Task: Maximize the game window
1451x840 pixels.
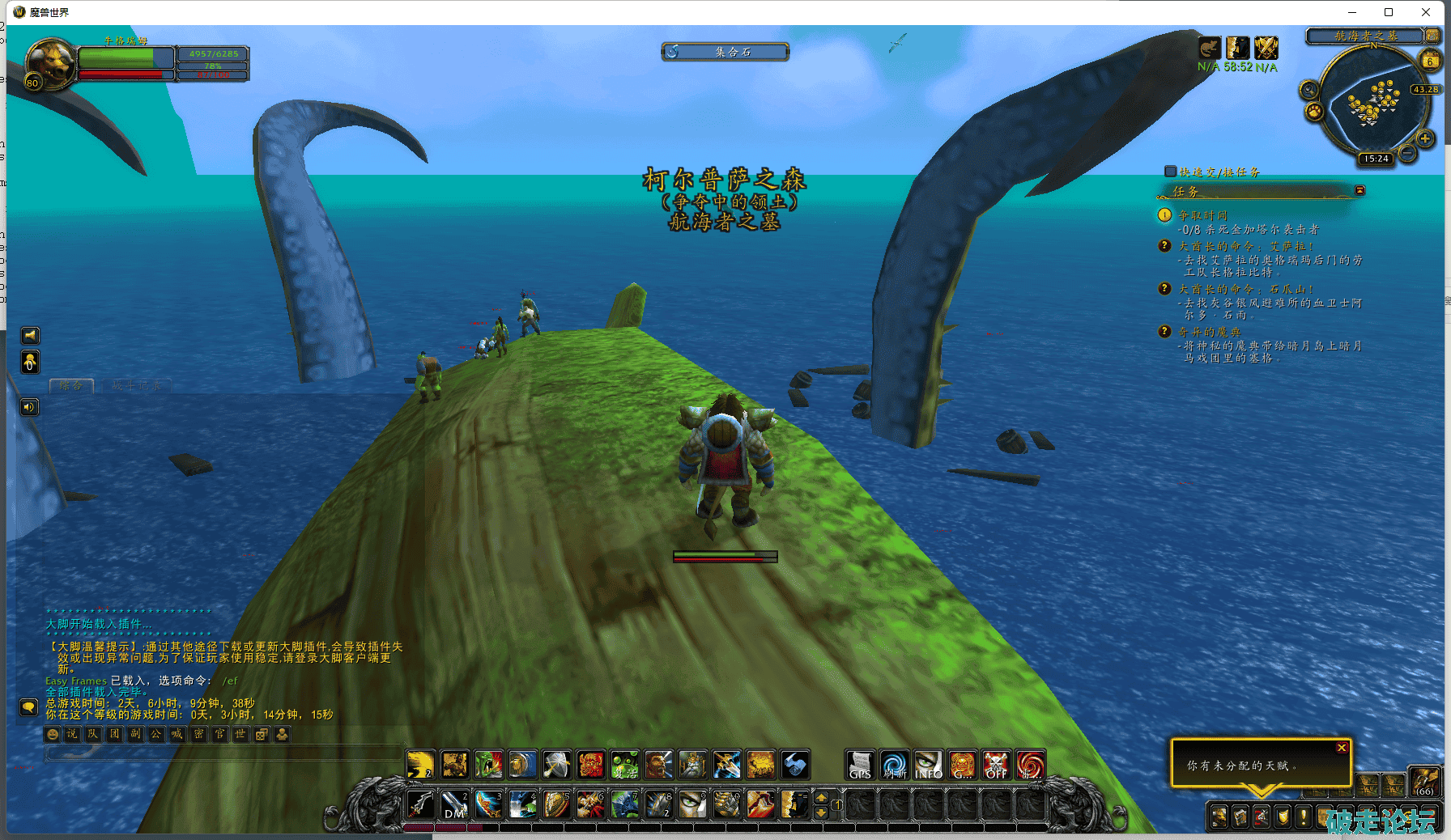Action: click(x=1389, y=12)
